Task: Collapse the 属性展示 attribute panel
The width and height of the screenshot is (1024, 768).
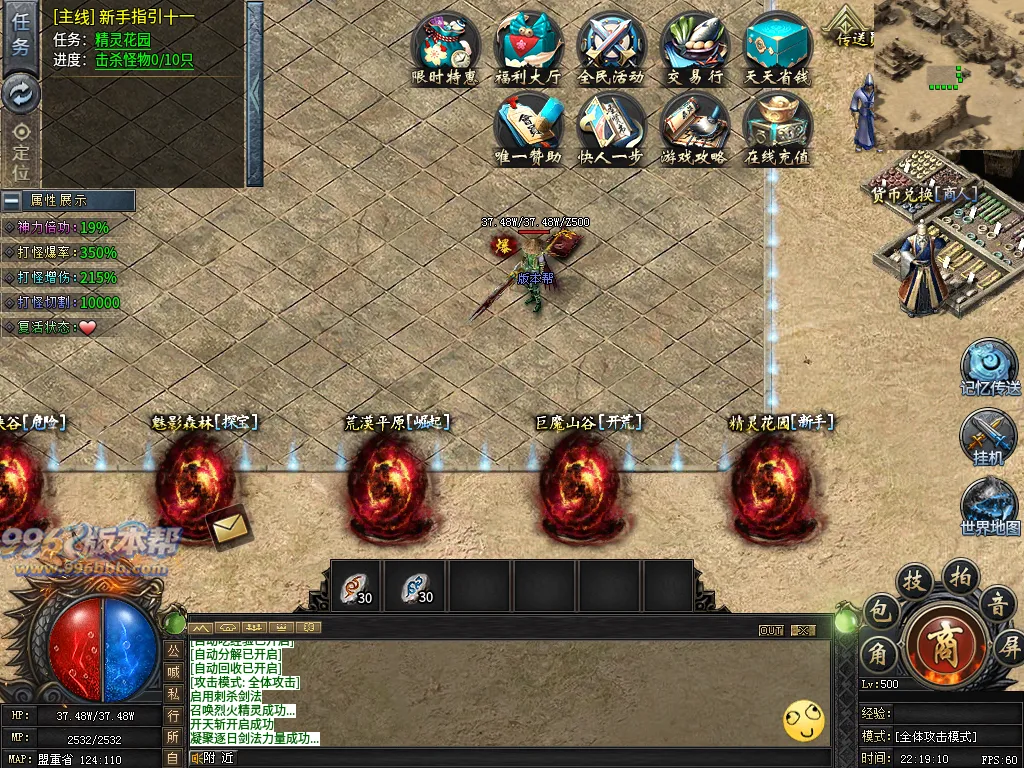Action: [x=12, y=201]
